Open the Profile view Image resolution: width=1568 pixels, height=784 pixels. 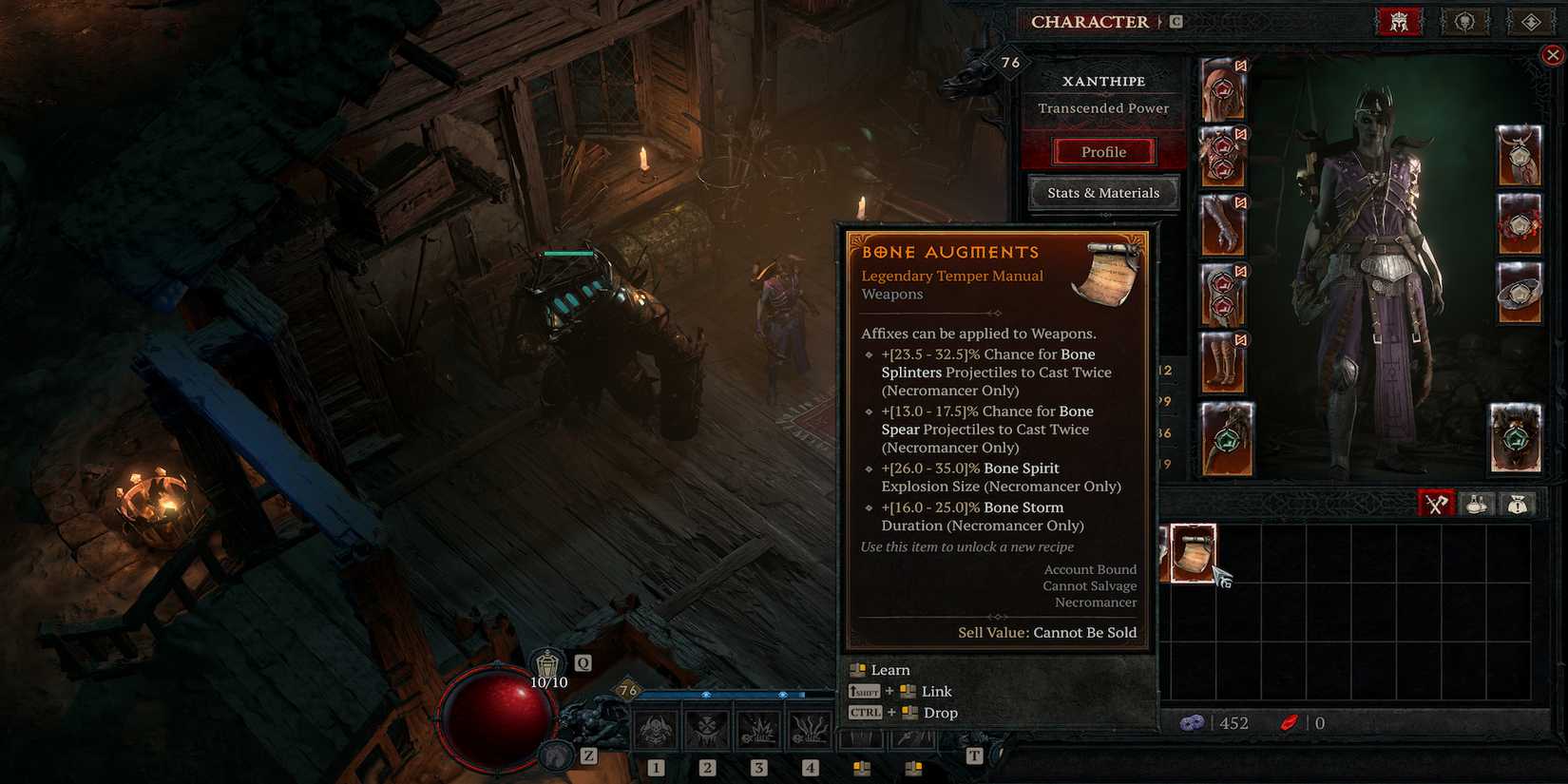(1103, 151)
